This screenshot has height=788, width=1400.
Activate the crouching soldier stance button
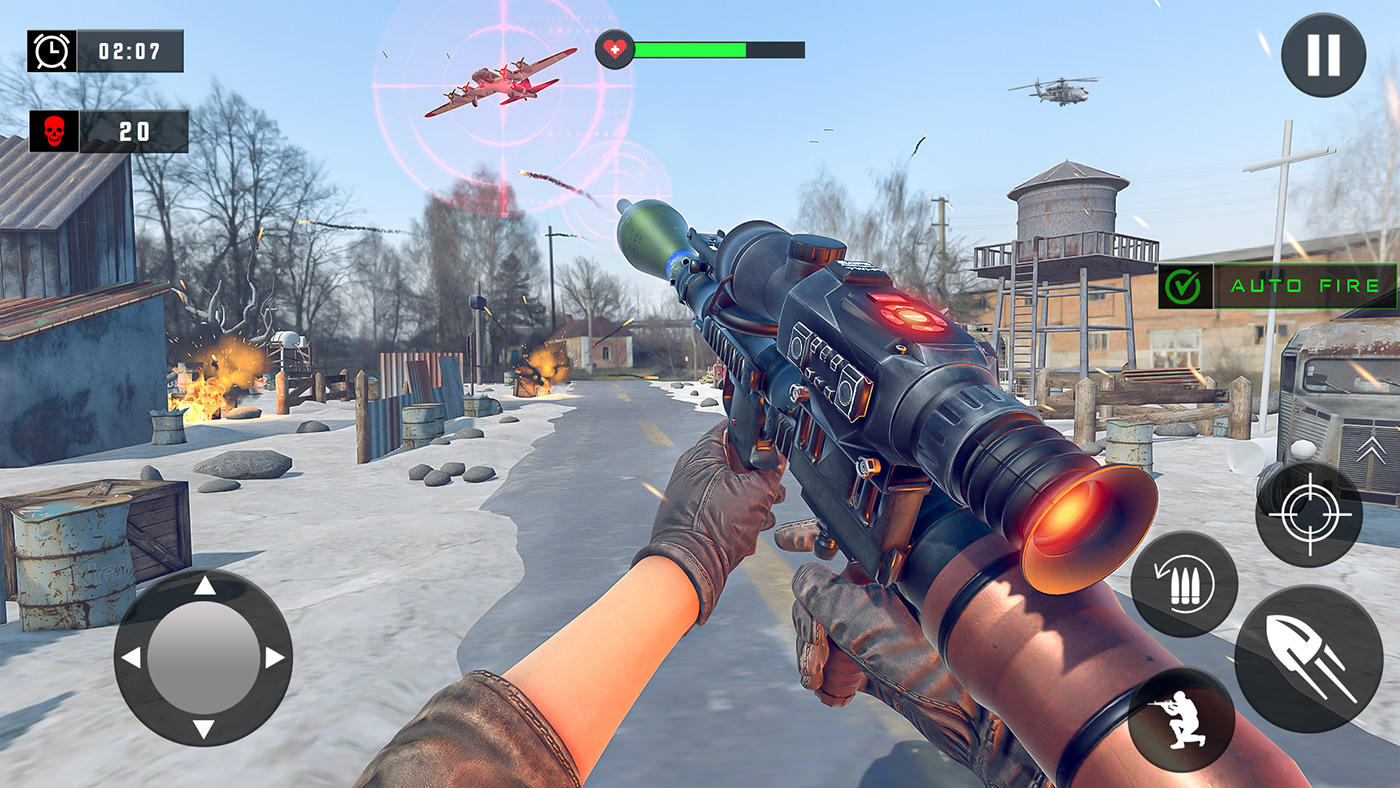pos(1181,719)
